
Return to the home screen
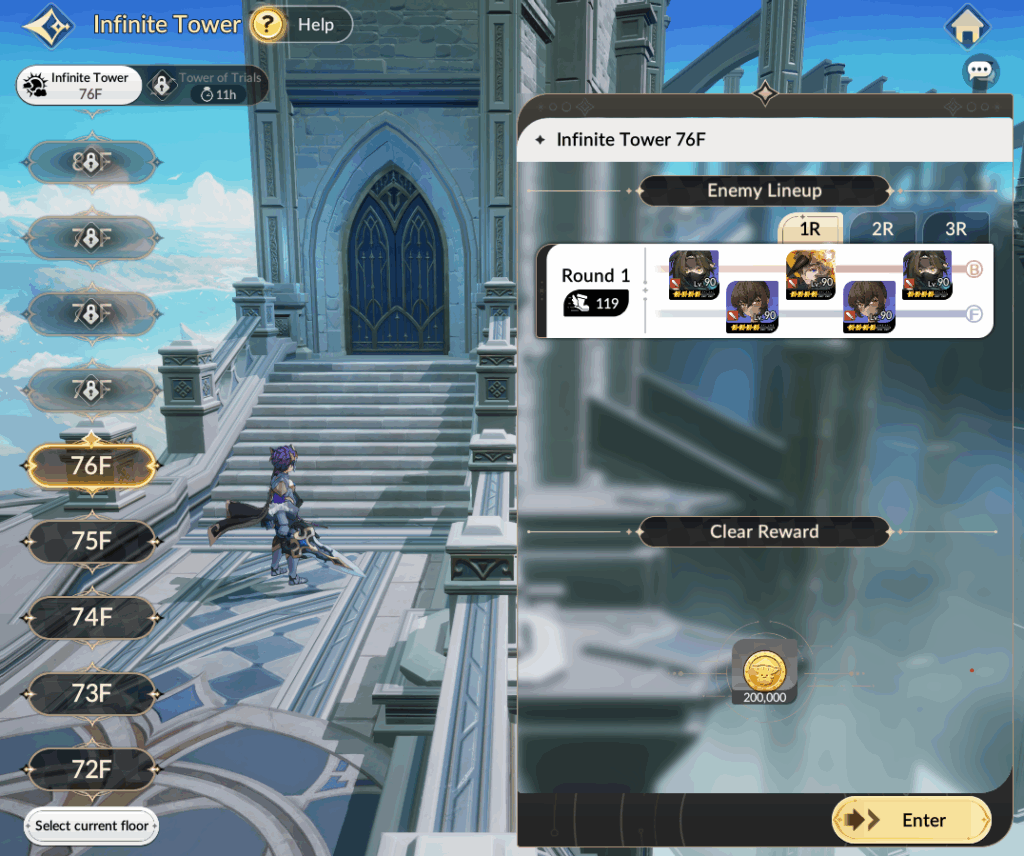pos(967,27)
